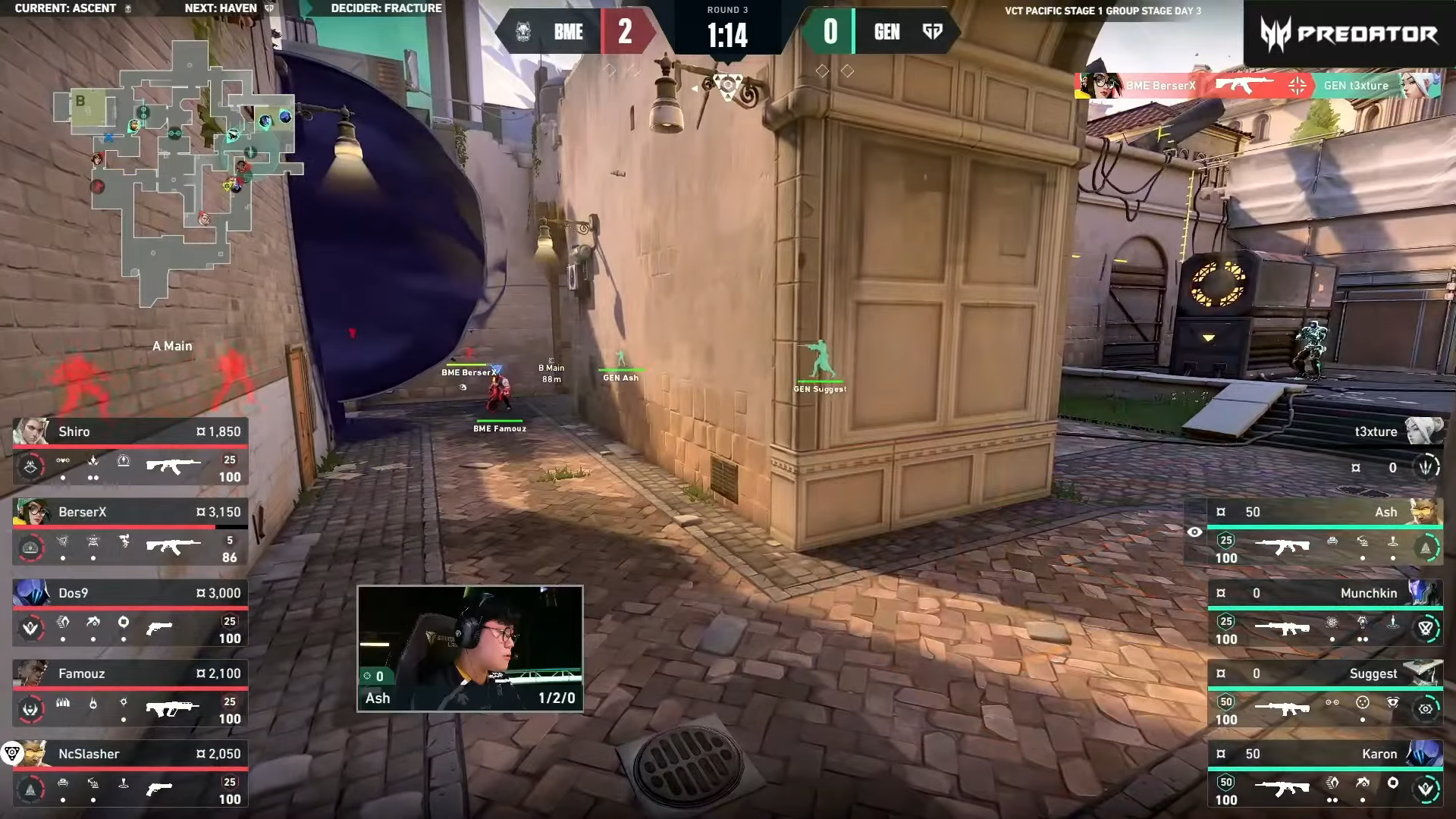Screen dimensions: 1456x819
Task: Select NcSlasher's player card
Action: tap(130, 774)
